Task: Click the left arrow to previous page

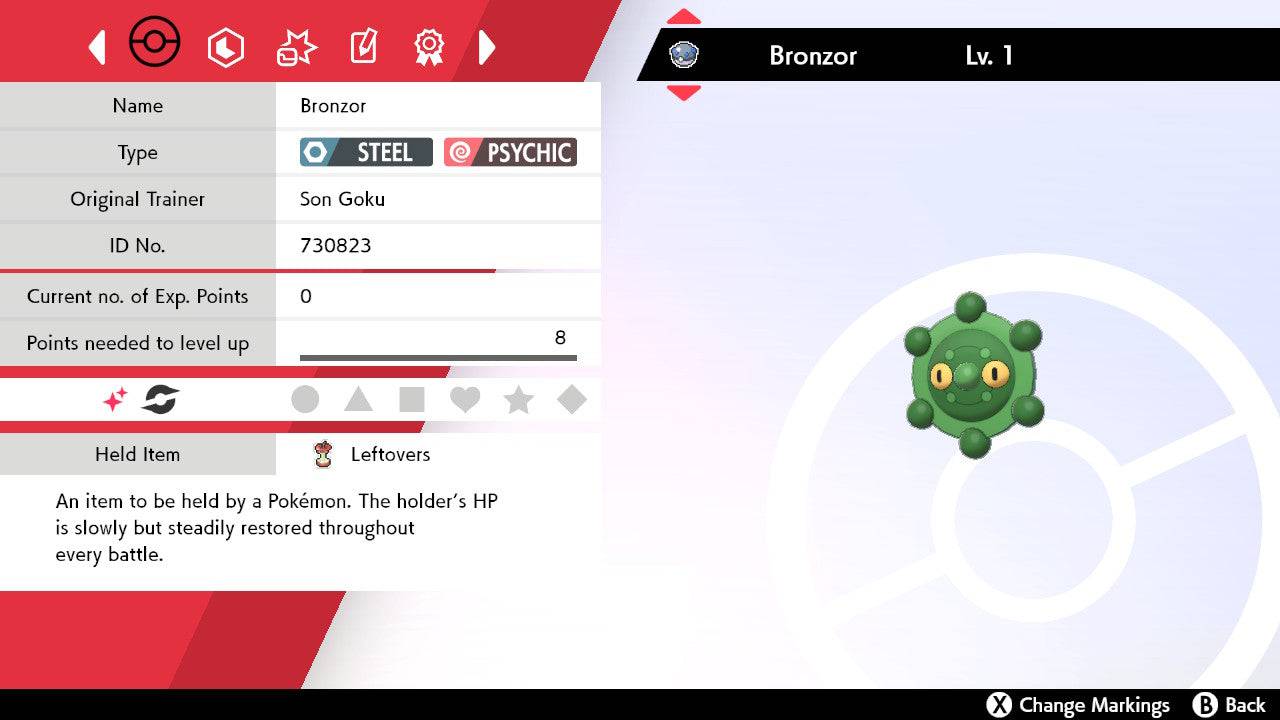Action: 97,47
